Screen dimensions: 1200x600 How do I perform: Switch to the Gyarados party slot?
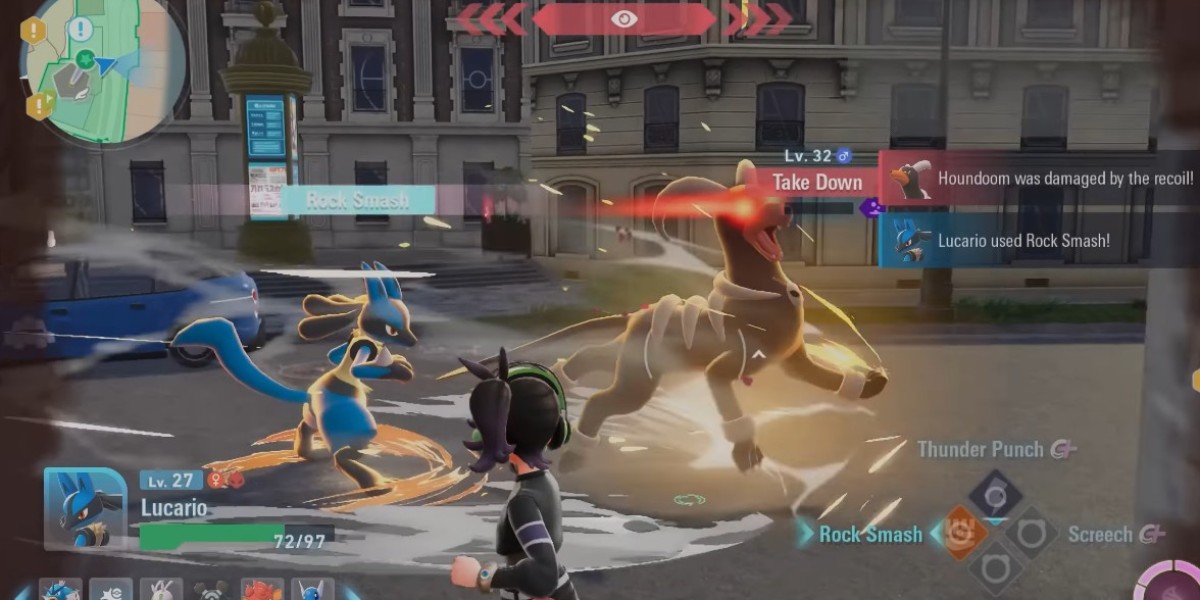click(61, 589)
